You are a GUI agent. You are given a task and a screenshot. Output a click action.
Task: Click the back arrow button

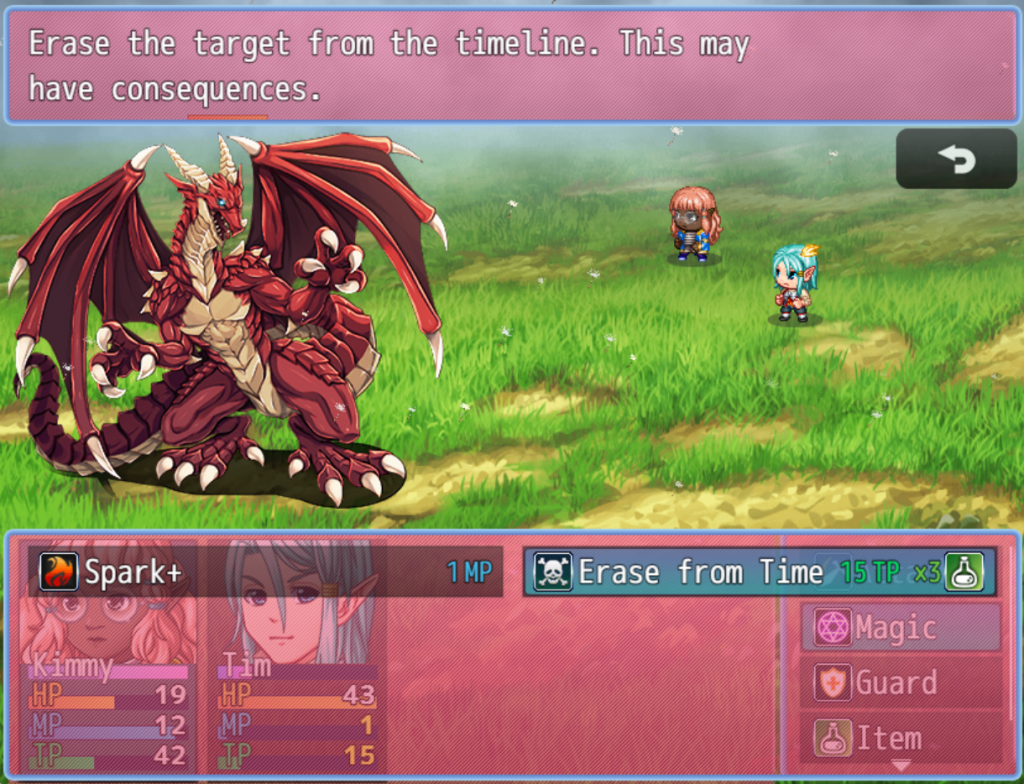point(956,159)
